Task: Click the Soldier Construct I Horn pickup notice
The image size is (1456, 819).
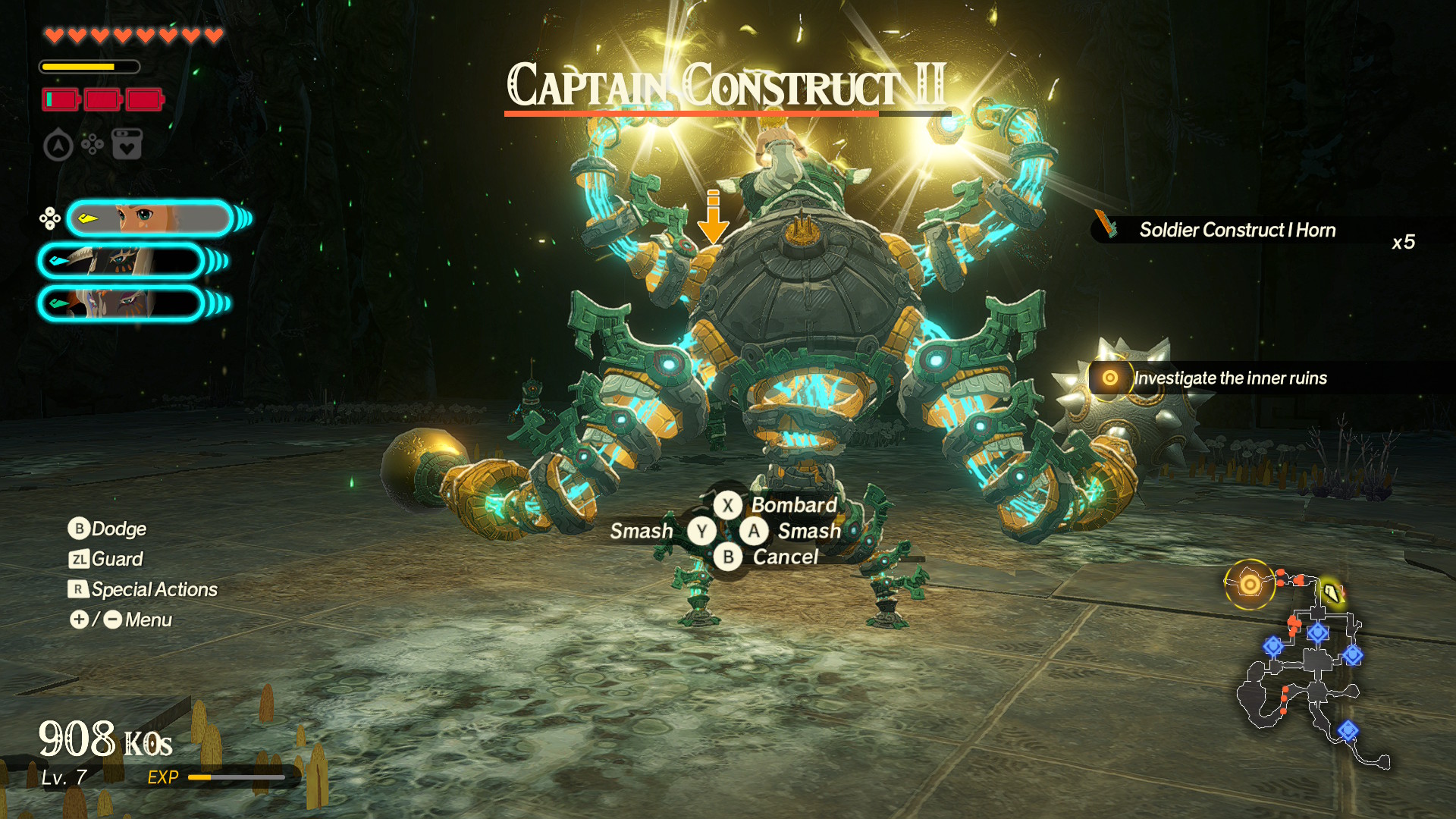Action: (x=1236, y=230)
